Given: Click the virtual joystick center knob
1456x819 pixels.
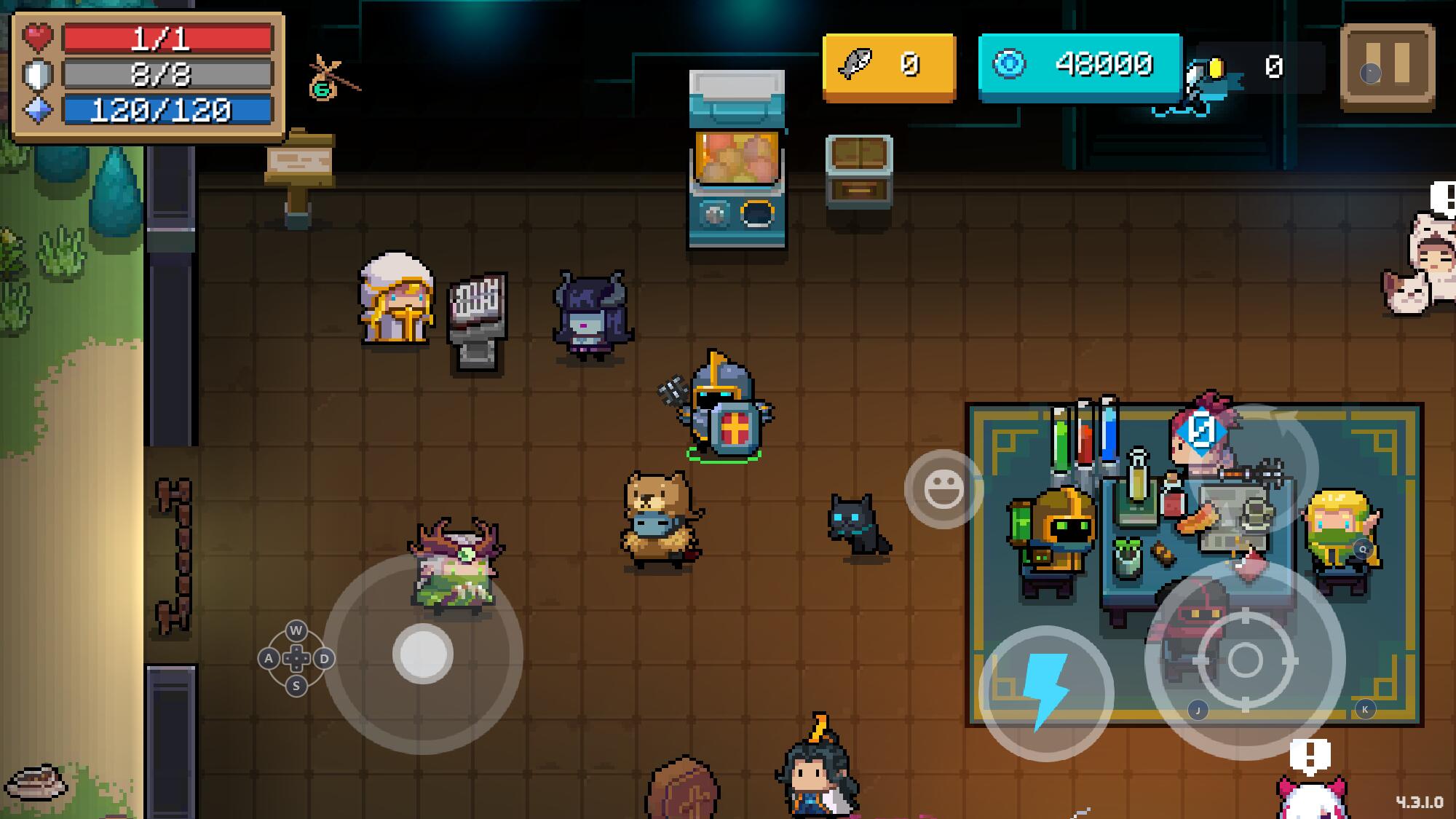Looking at the screenshot, I should tap(423, 653).
